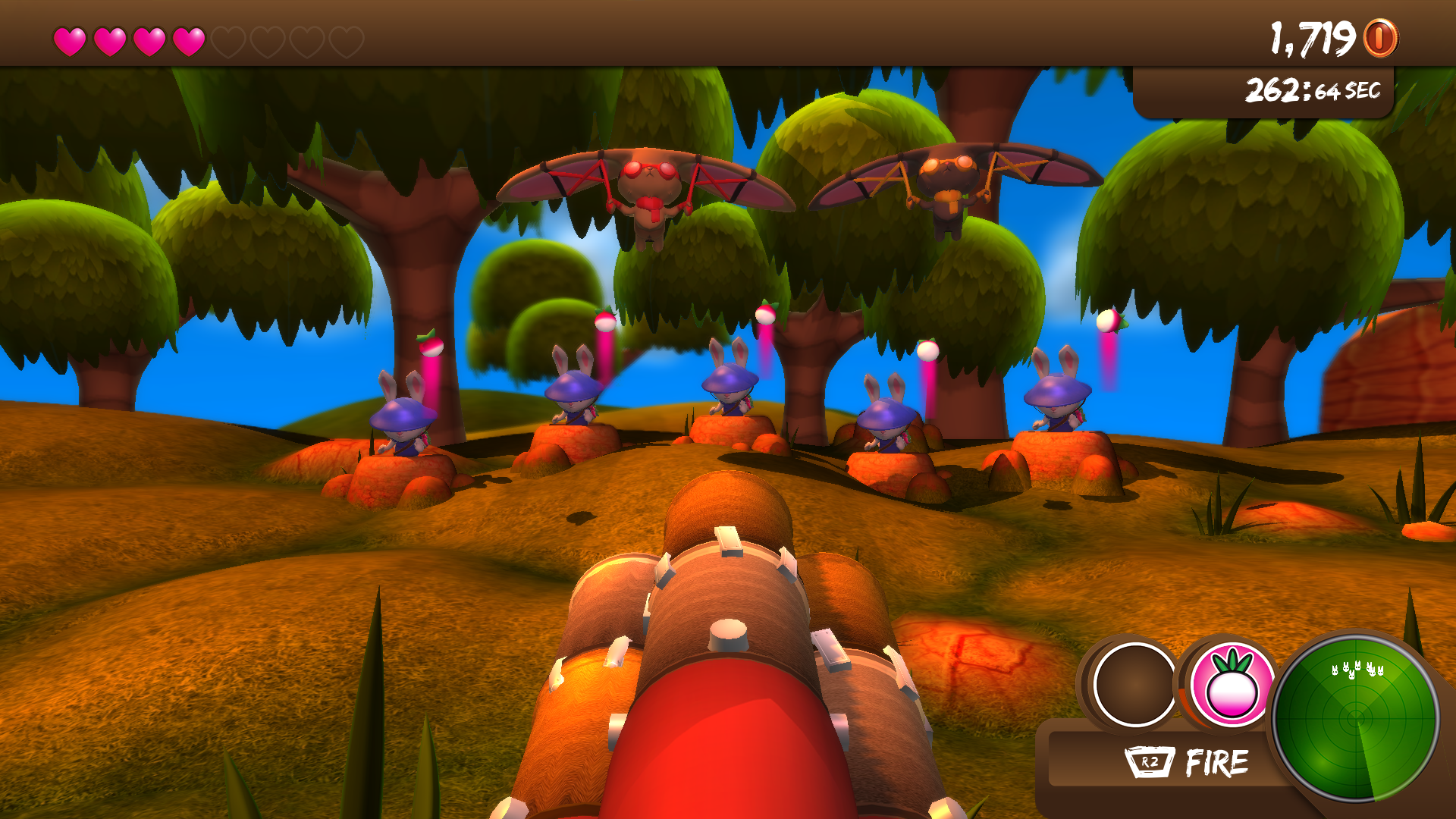Toggle the fourth pink heart

[x=188, y=39]
